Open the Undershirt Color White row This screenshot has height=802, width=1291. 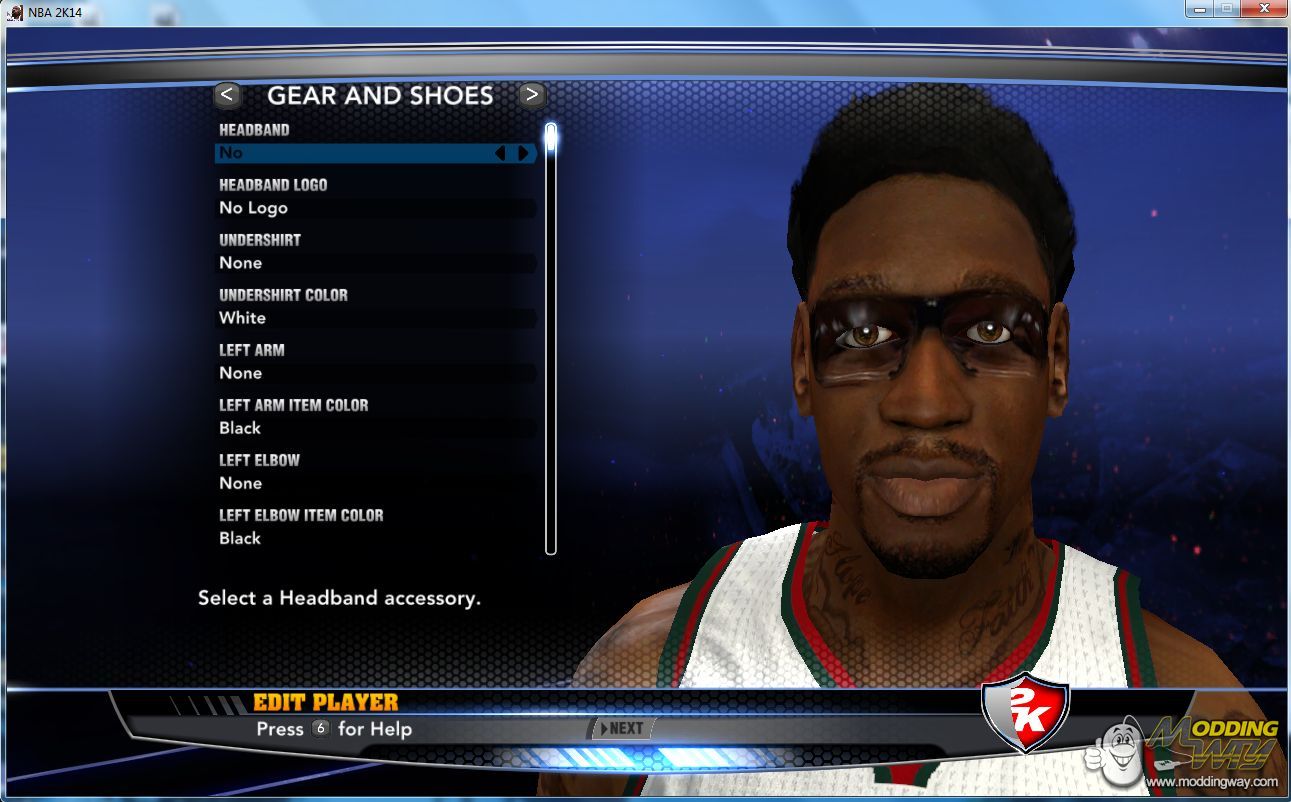click(x=375, y=318)
